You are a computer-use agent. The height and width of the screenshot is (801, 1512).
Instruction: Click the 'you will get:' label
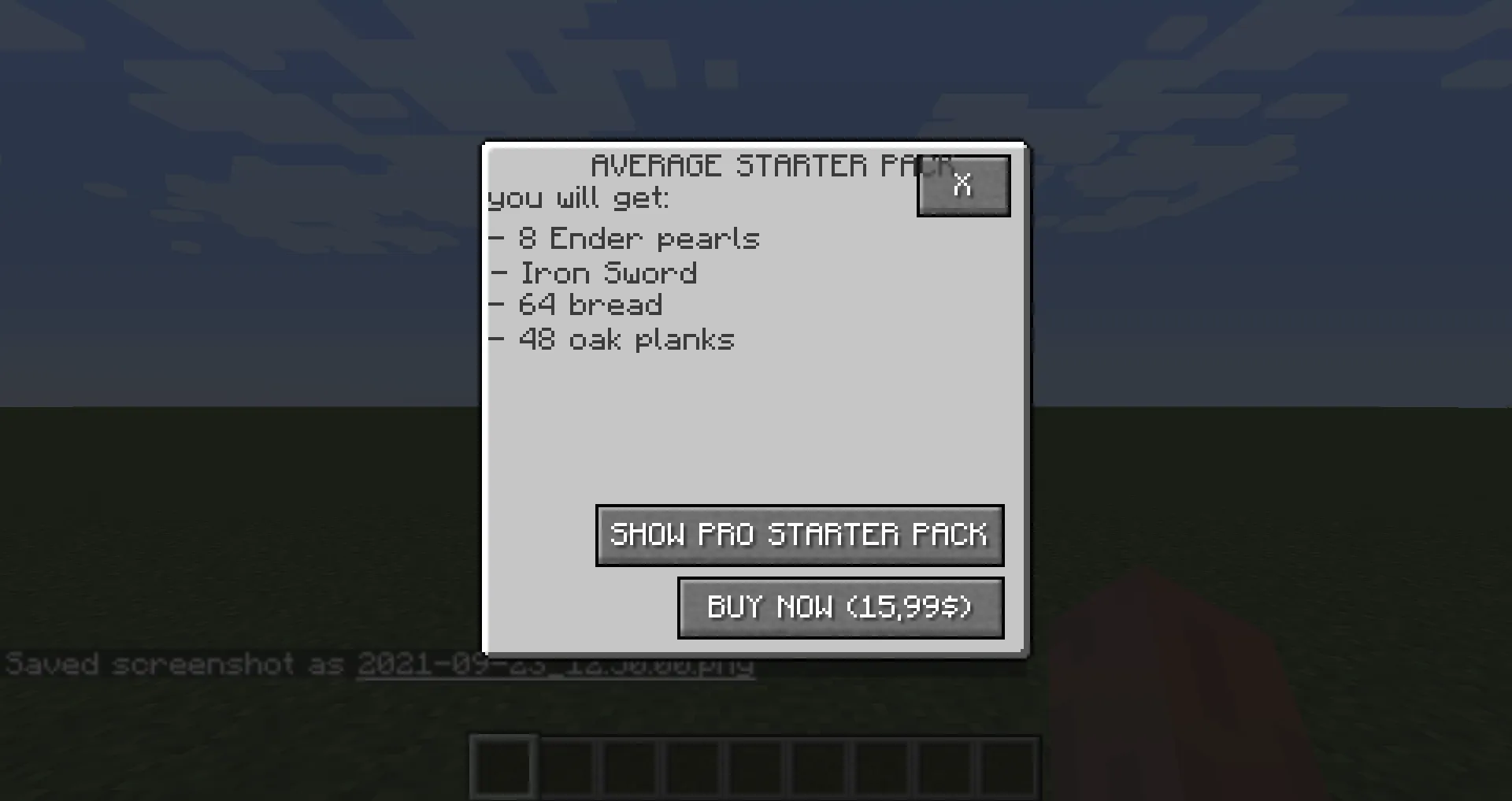point(578,198)
